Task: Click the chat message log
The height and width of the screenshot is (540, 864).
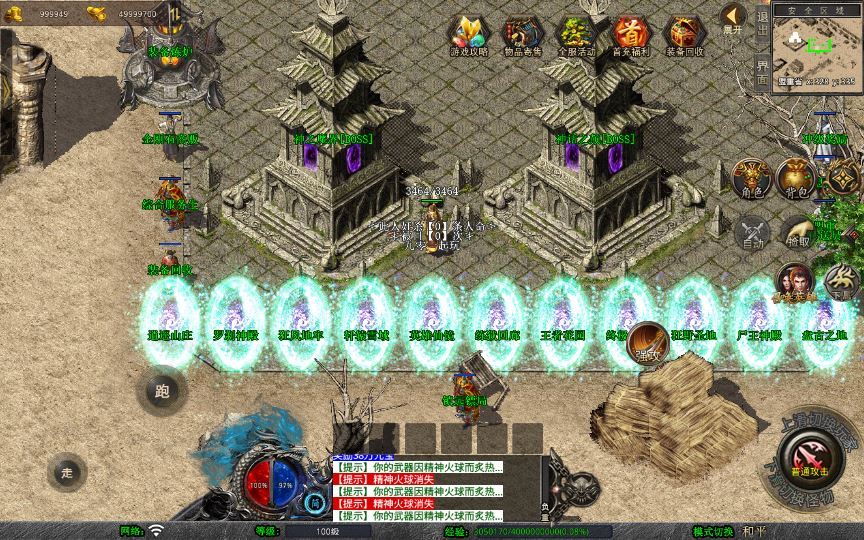Action: (418, 491)
